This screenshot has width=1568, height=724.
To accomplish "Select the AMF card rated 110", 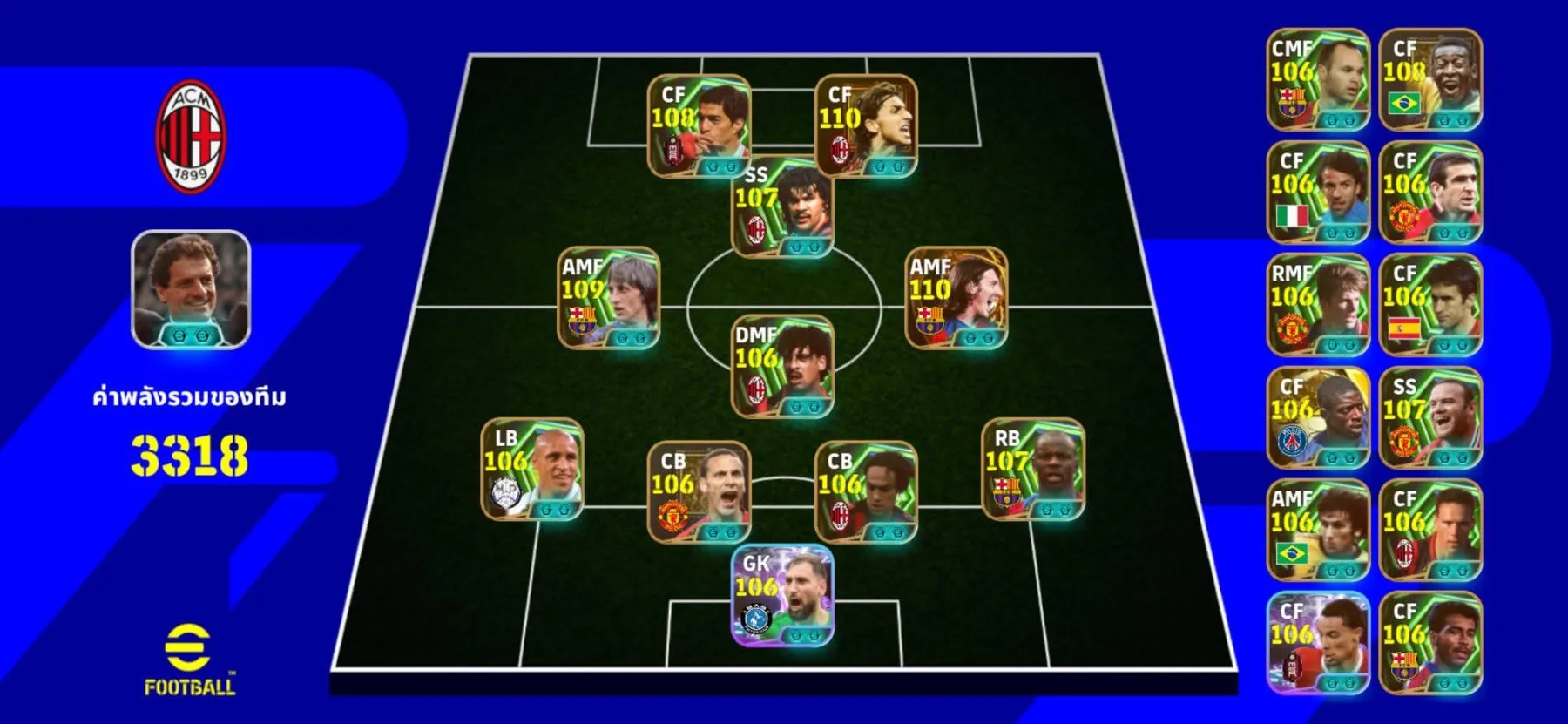I will 956,298.
